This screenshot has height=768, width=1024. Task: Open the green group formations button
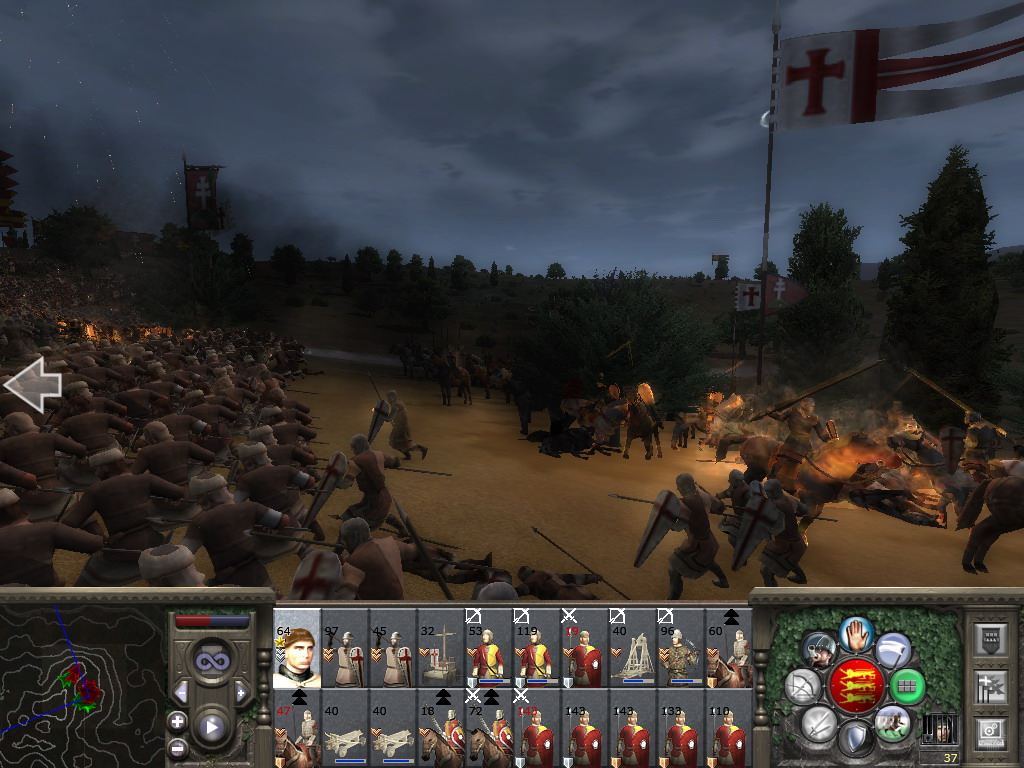click(x=907, y=686)
